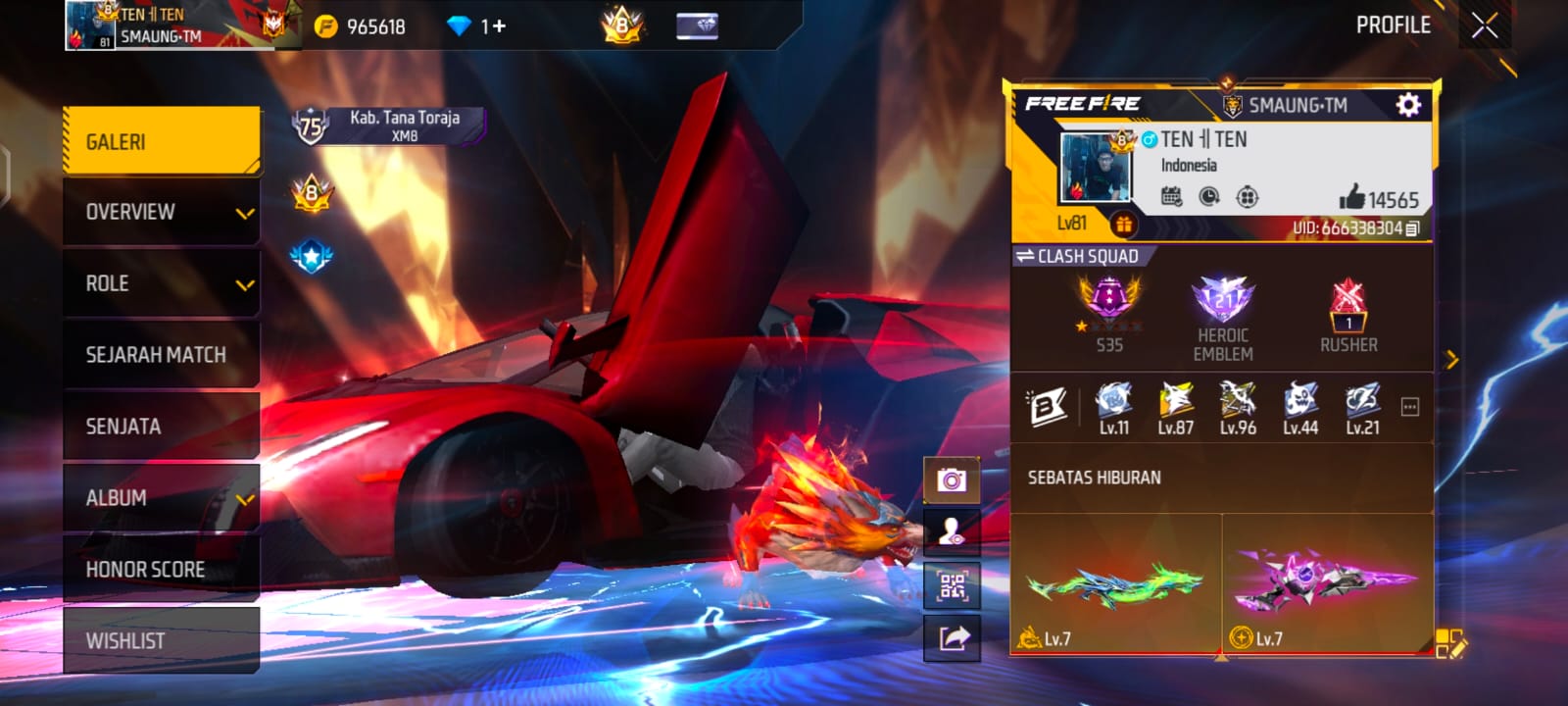1568x706 pixels.
Task: Switch mode via the Clash Squad label
Action: click(1078, 256)
